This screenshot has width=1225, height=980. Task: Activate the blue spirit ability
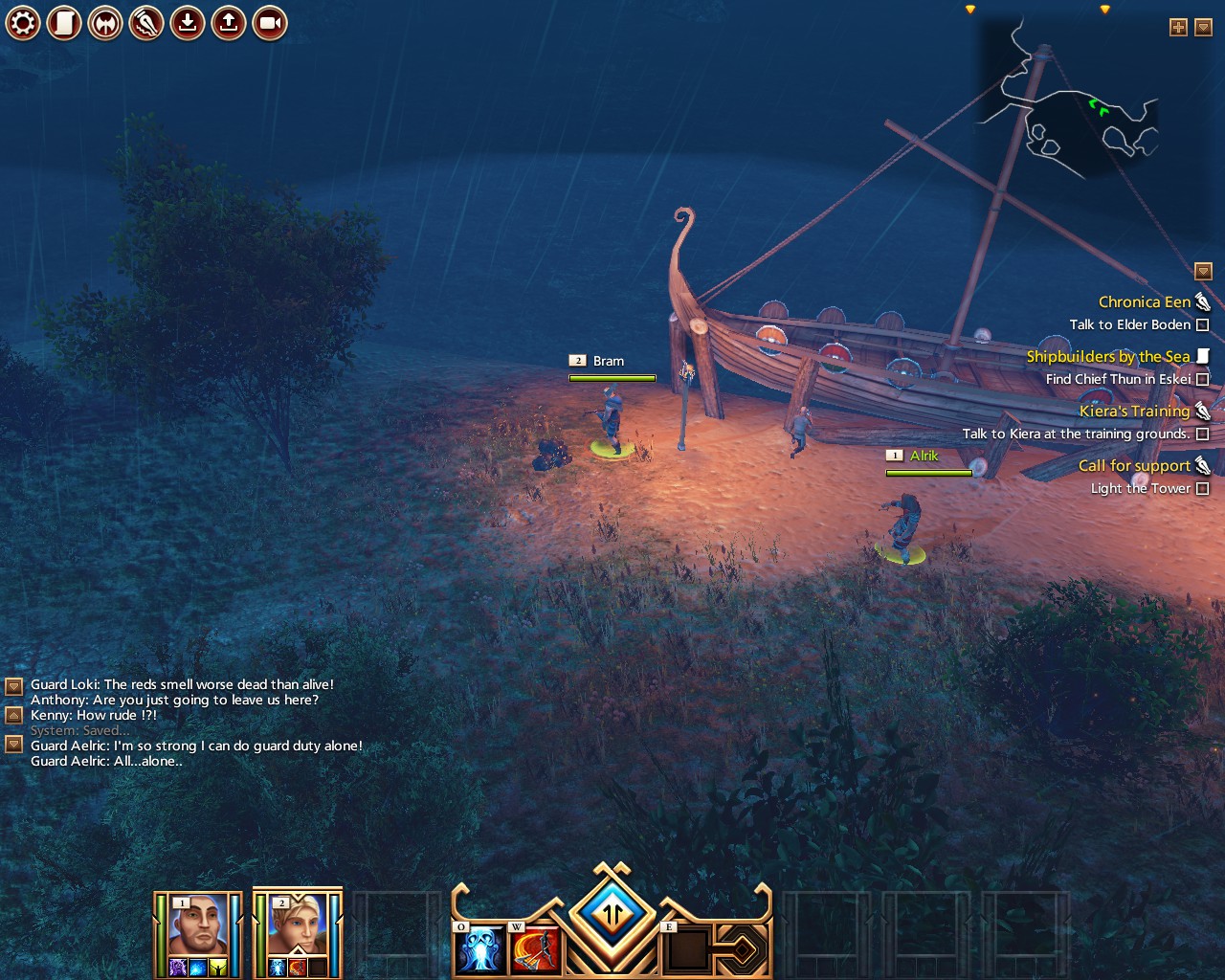(480, 948)
